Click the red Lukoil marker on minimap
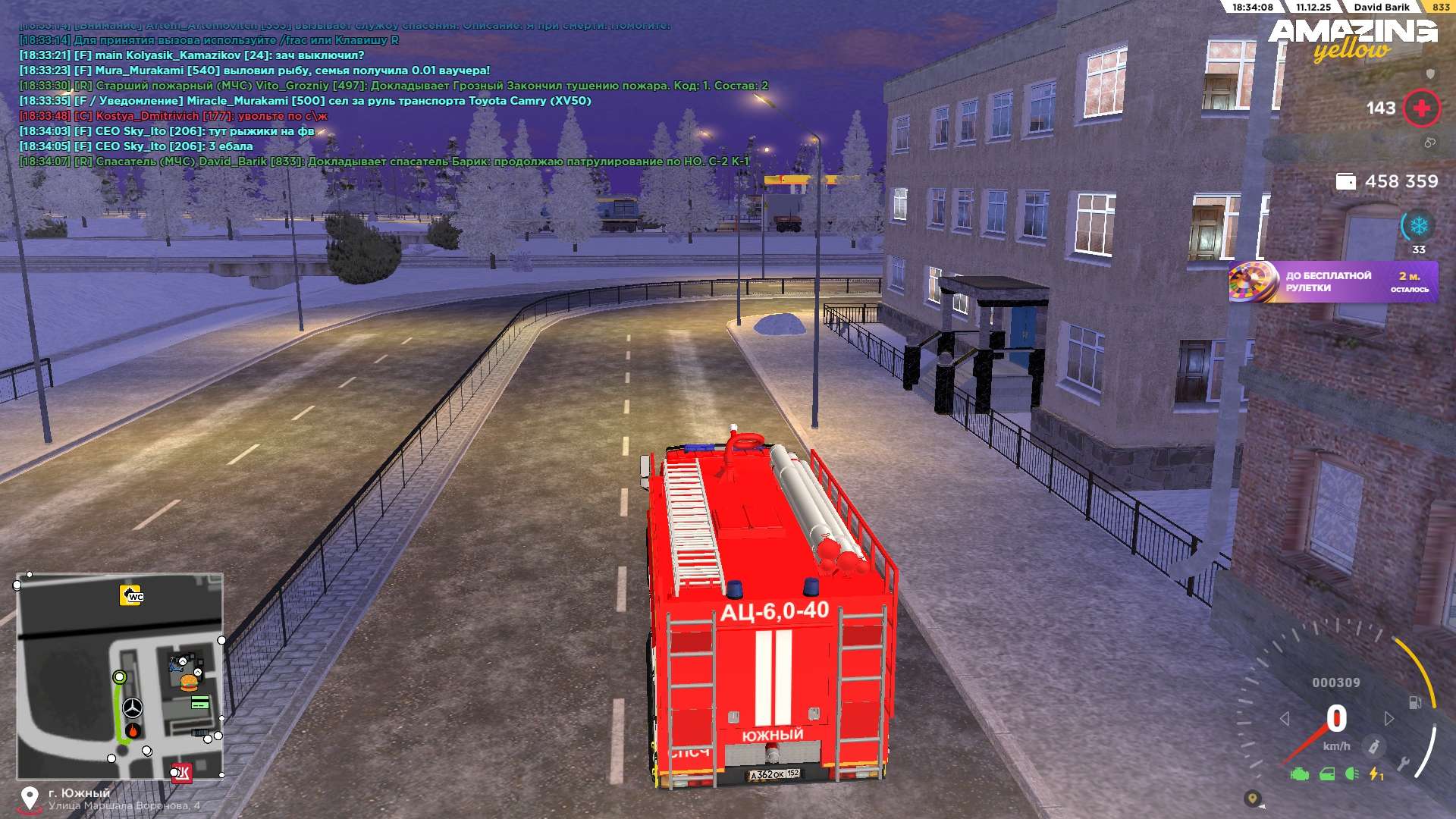The image size is (1456, 819). [182, 773]
